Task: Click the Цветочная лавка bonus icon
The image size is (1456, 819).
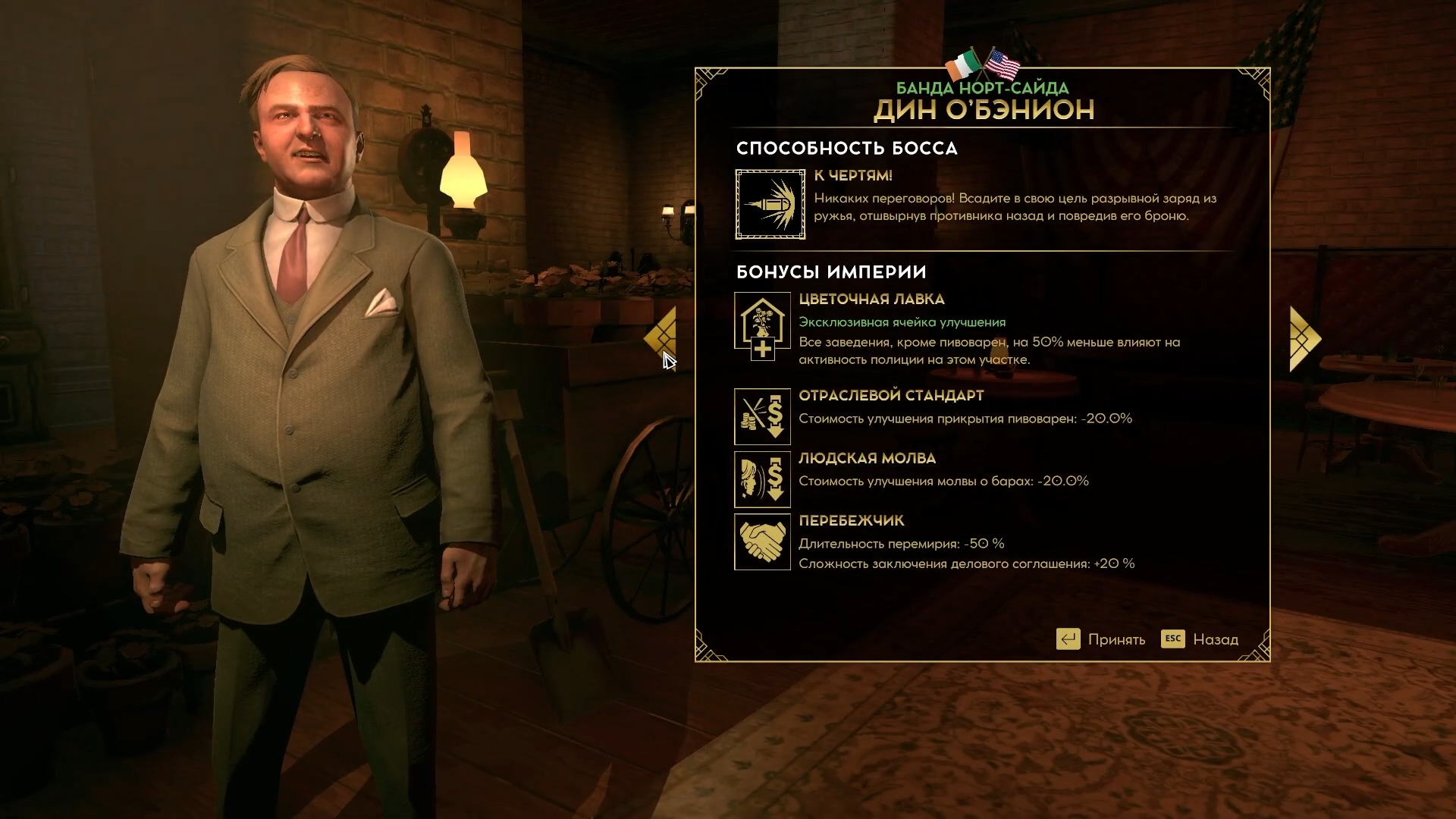Action: (762, 326)
